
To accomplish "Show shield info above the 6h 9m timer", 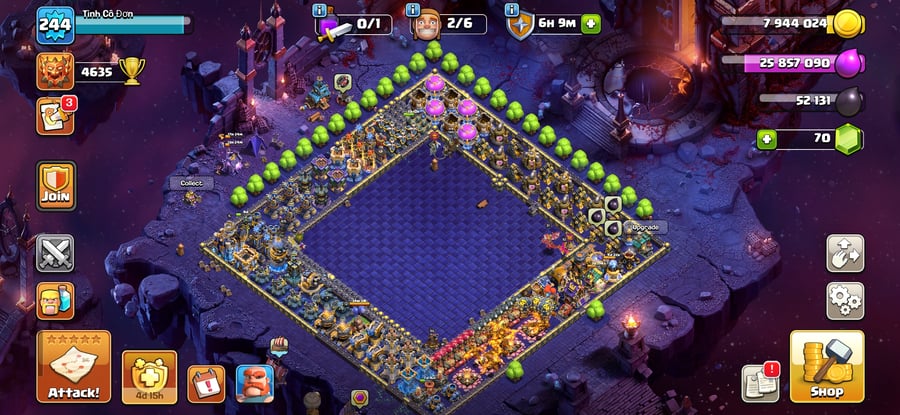I will 514,10.
